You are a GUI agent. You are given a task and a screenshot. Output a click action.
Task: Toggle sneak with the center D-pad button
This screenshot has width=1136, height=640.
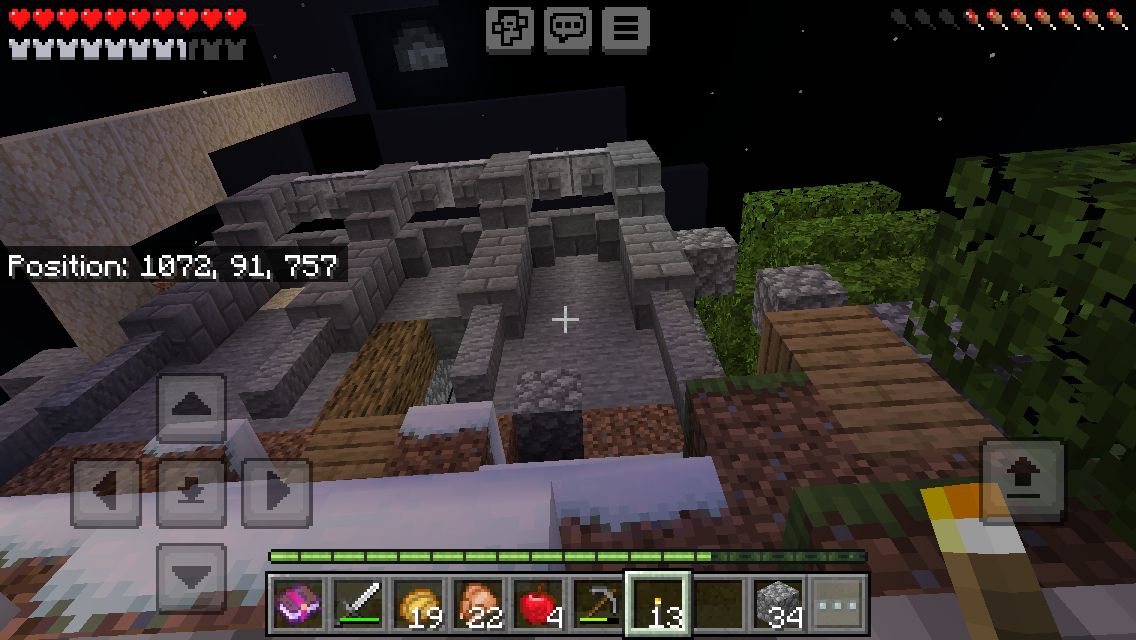click(x=191, y=493)
